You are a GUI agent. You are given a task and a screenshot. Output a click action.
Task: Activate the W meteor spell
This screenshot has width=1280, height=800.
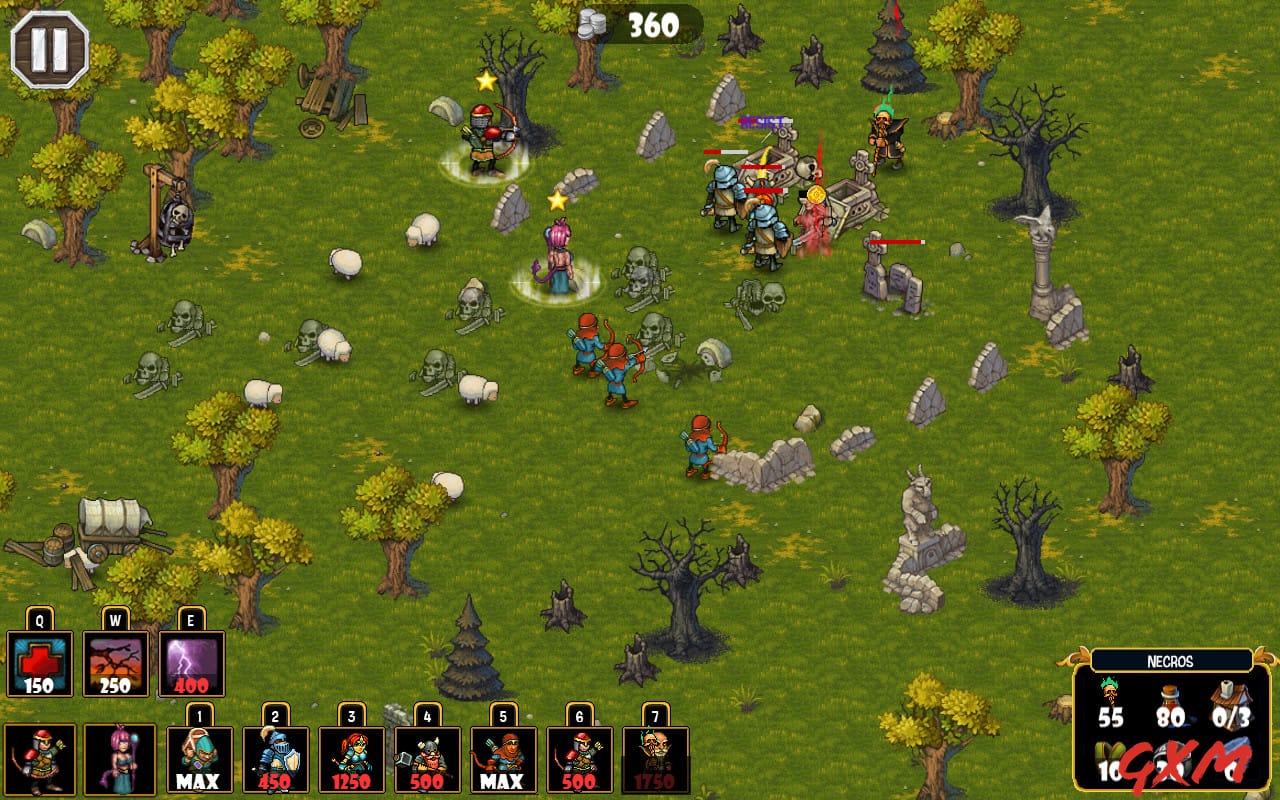click(113, 662)
